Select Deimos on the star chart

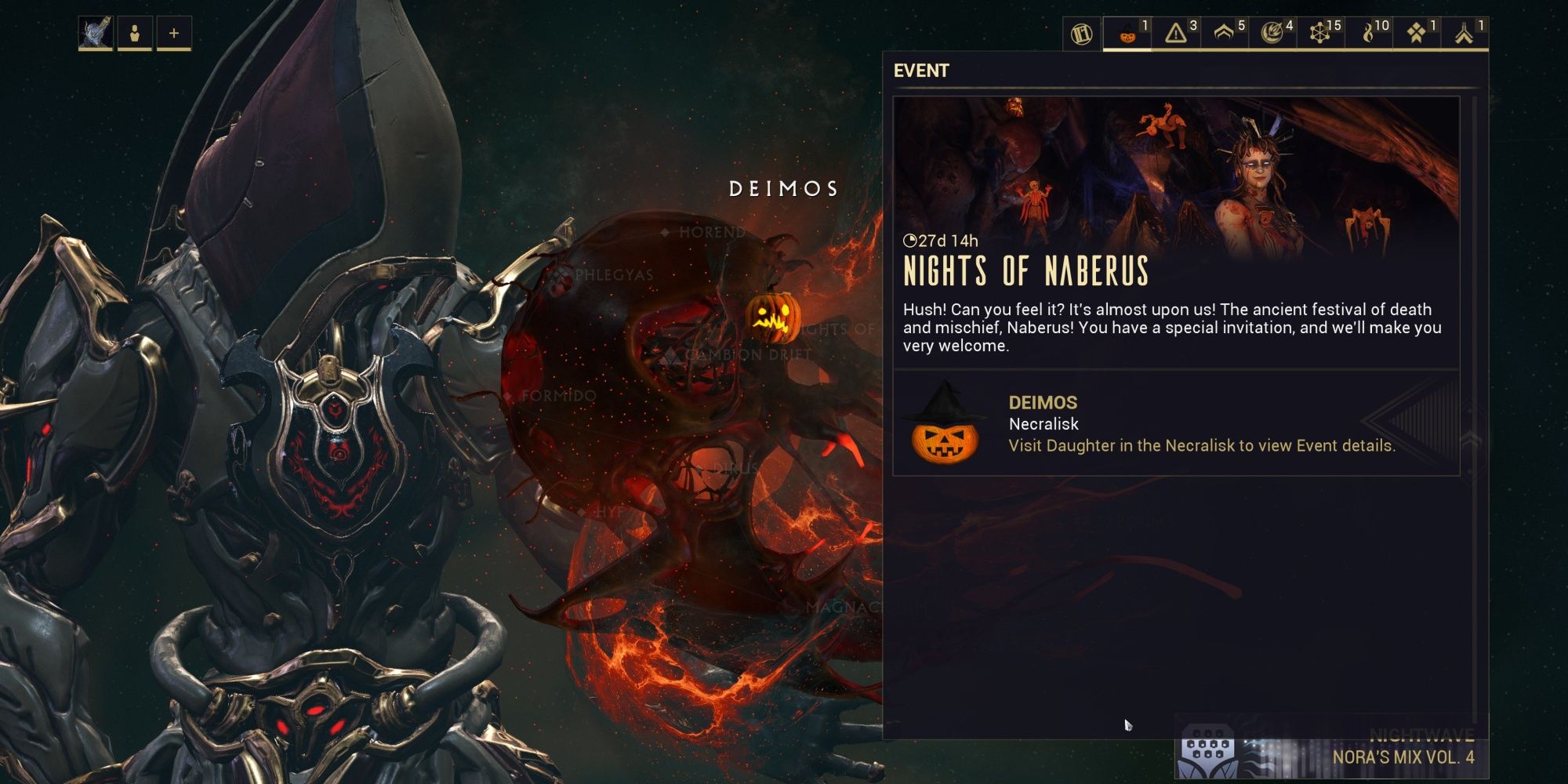(780, 188)
